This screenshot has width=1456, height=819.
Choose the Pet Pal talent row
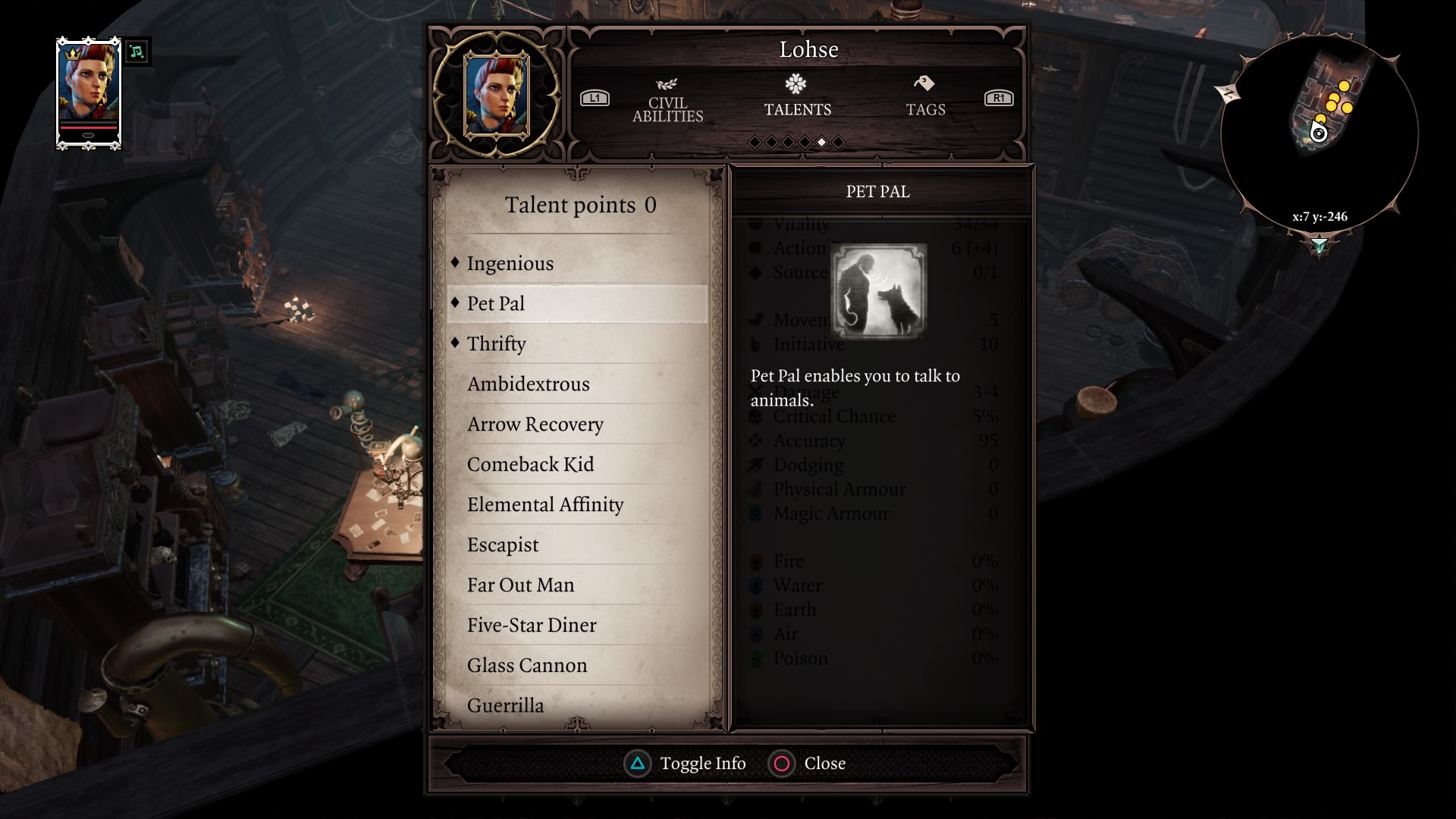[x=576, y=303]
